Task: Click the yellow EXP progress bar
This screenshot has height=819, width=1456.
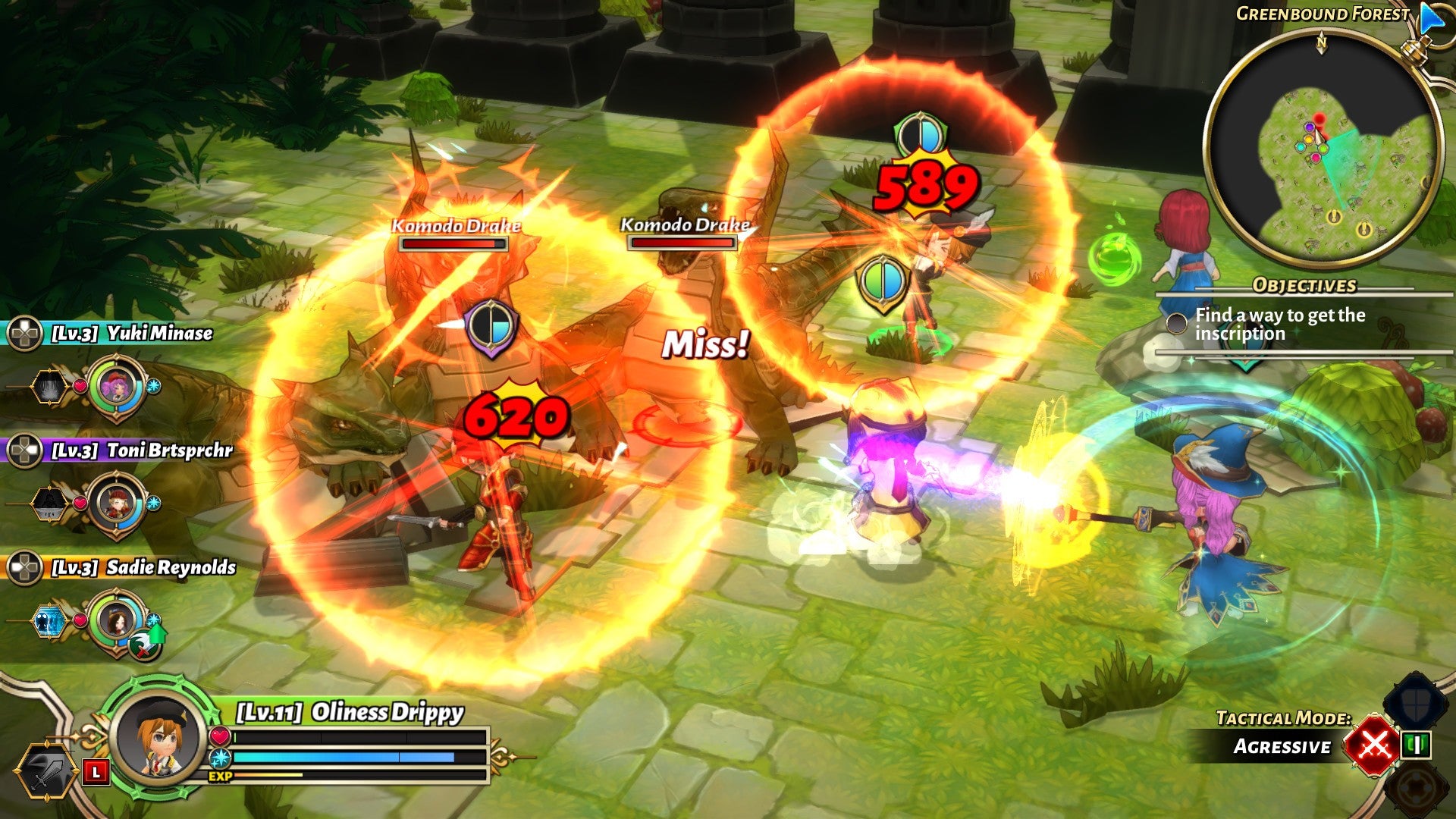Action: [268, 773]
